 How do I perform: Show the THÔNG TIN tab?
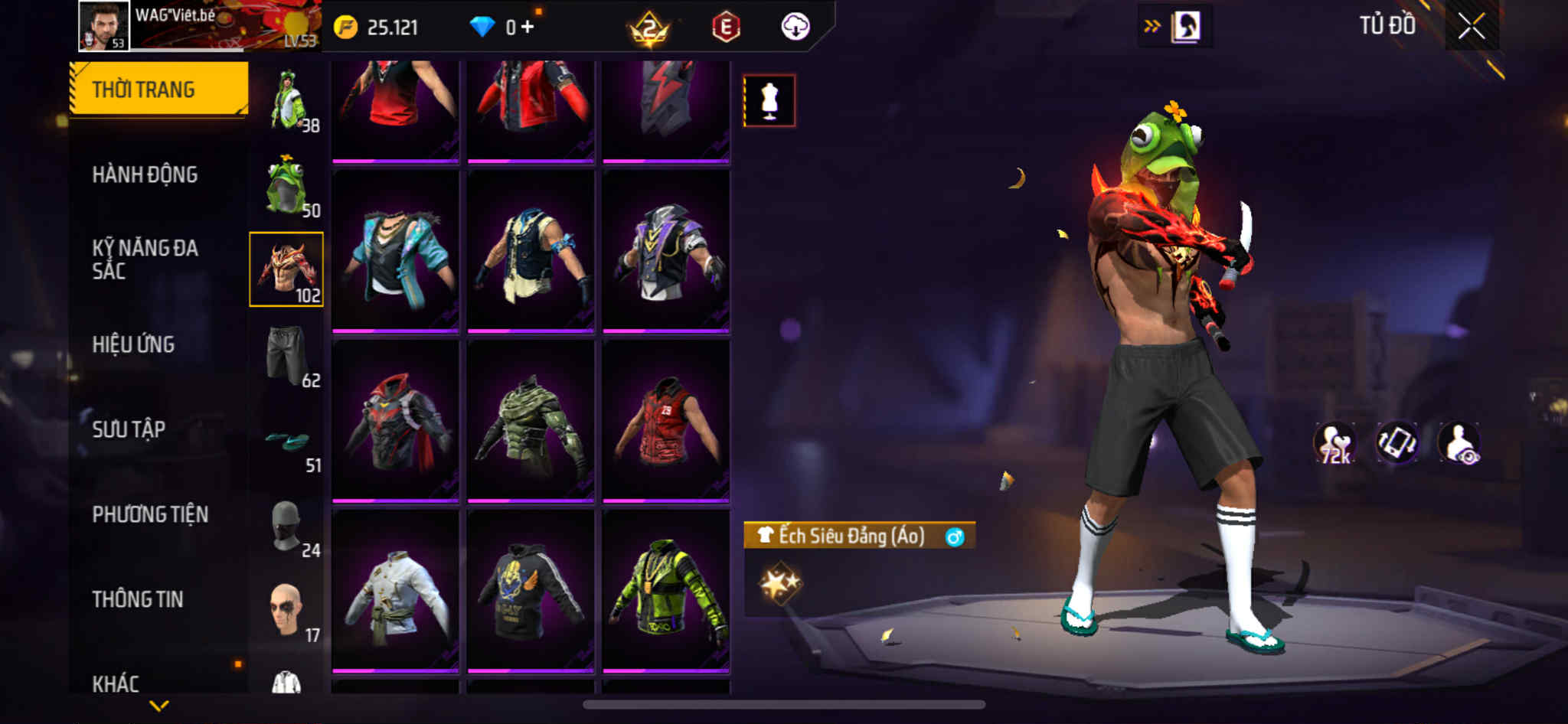click(x=138, y=599)
